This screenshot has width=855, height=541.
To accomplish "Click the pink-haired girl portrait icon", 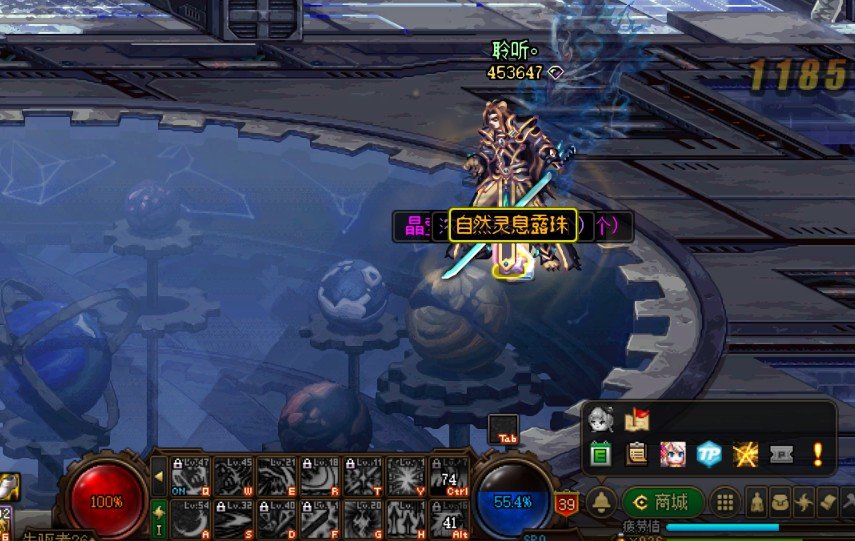I will click(672, 454).
